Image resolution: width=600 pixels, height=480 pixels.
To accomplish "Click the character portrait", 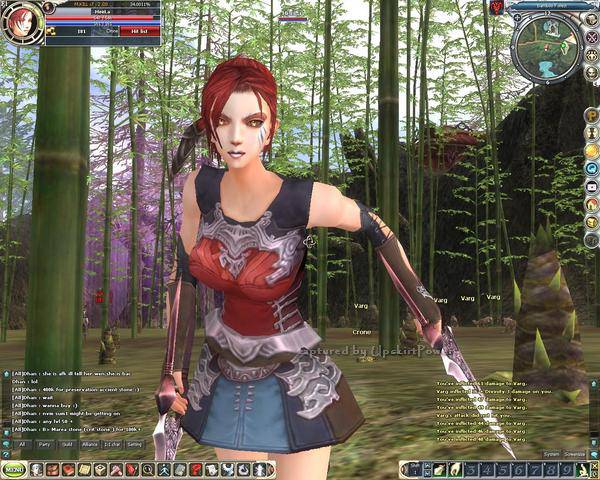I will pyautogui.click(x=20, y=22).
